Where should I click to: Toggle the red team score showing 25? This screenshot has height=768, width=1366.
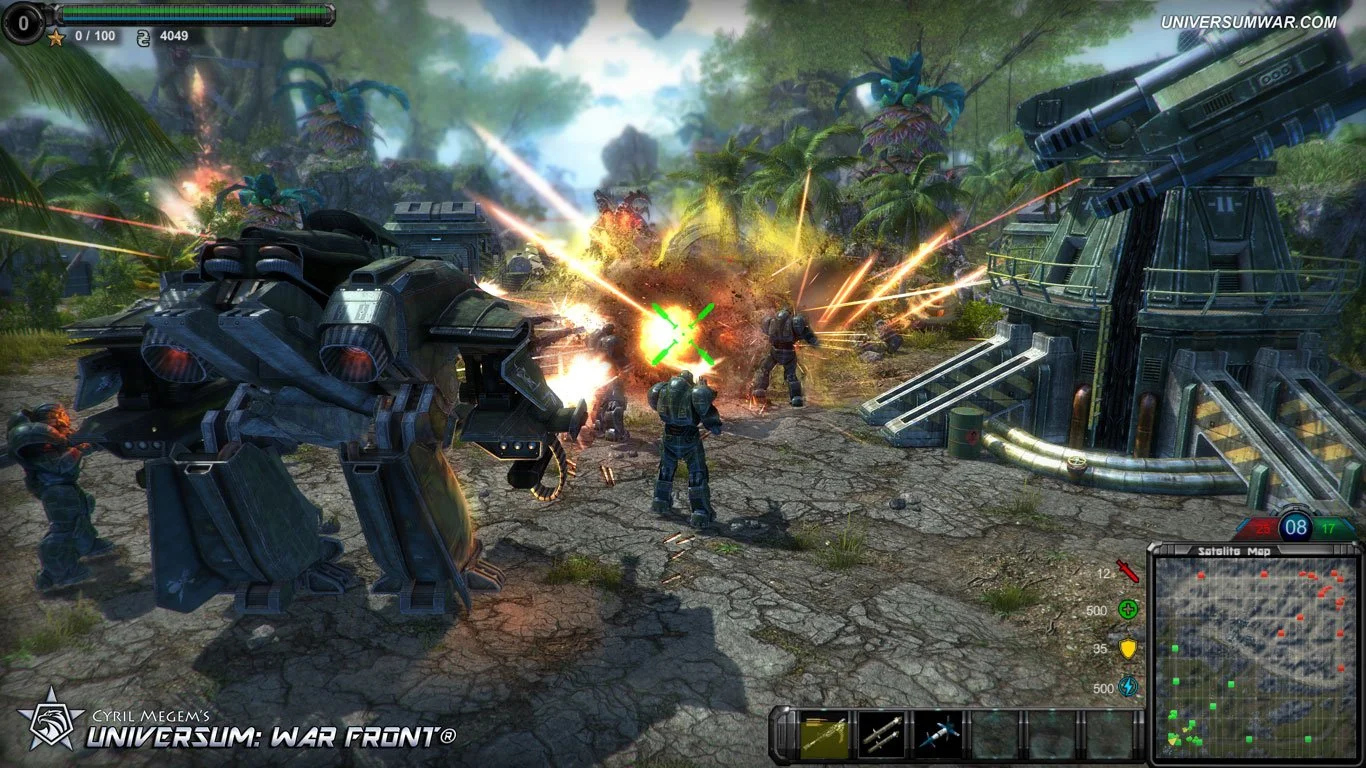[1263, 527]
